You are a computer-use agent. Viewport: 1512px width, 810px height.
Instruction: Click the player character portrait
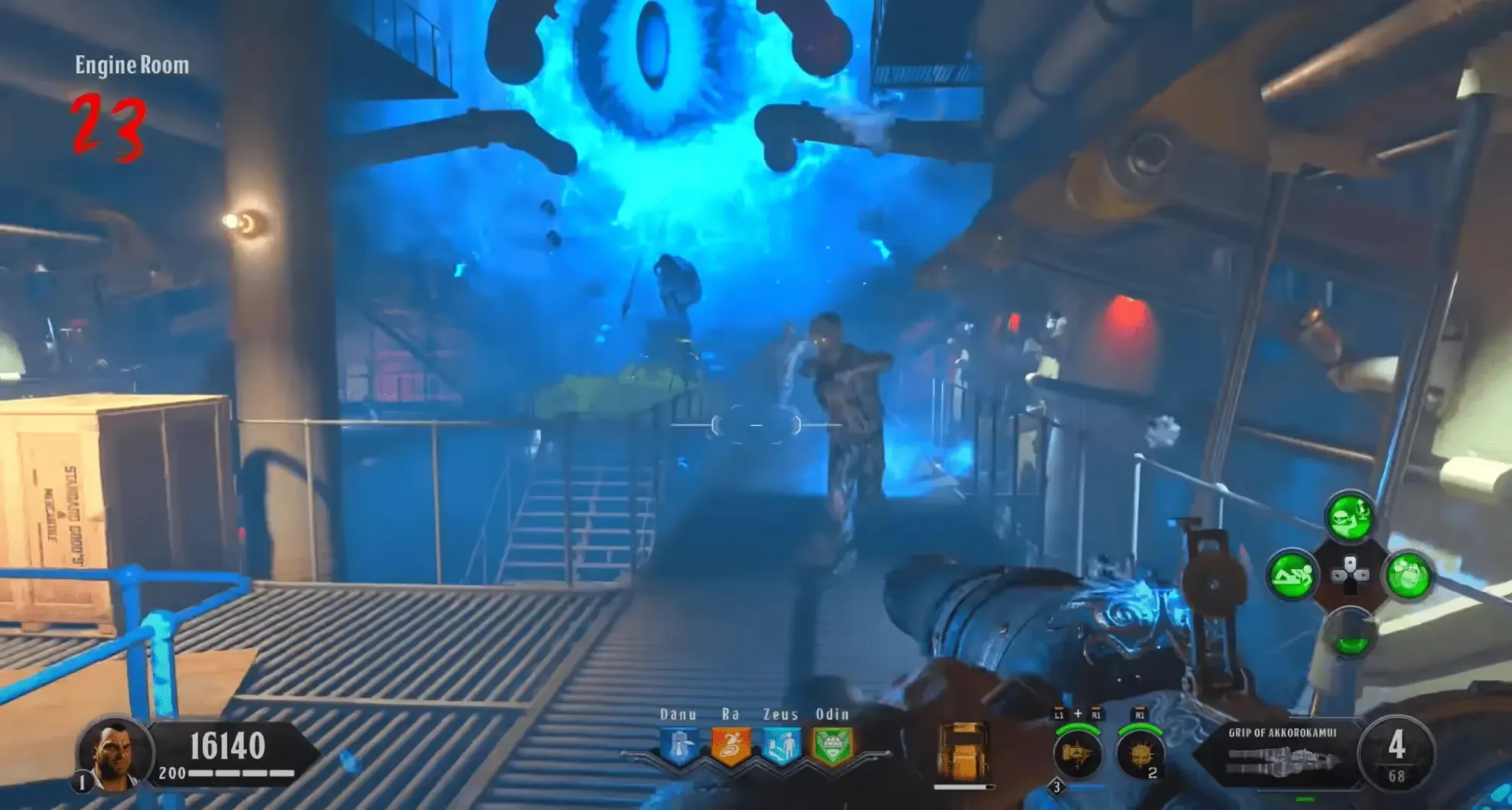pos(113,754)
